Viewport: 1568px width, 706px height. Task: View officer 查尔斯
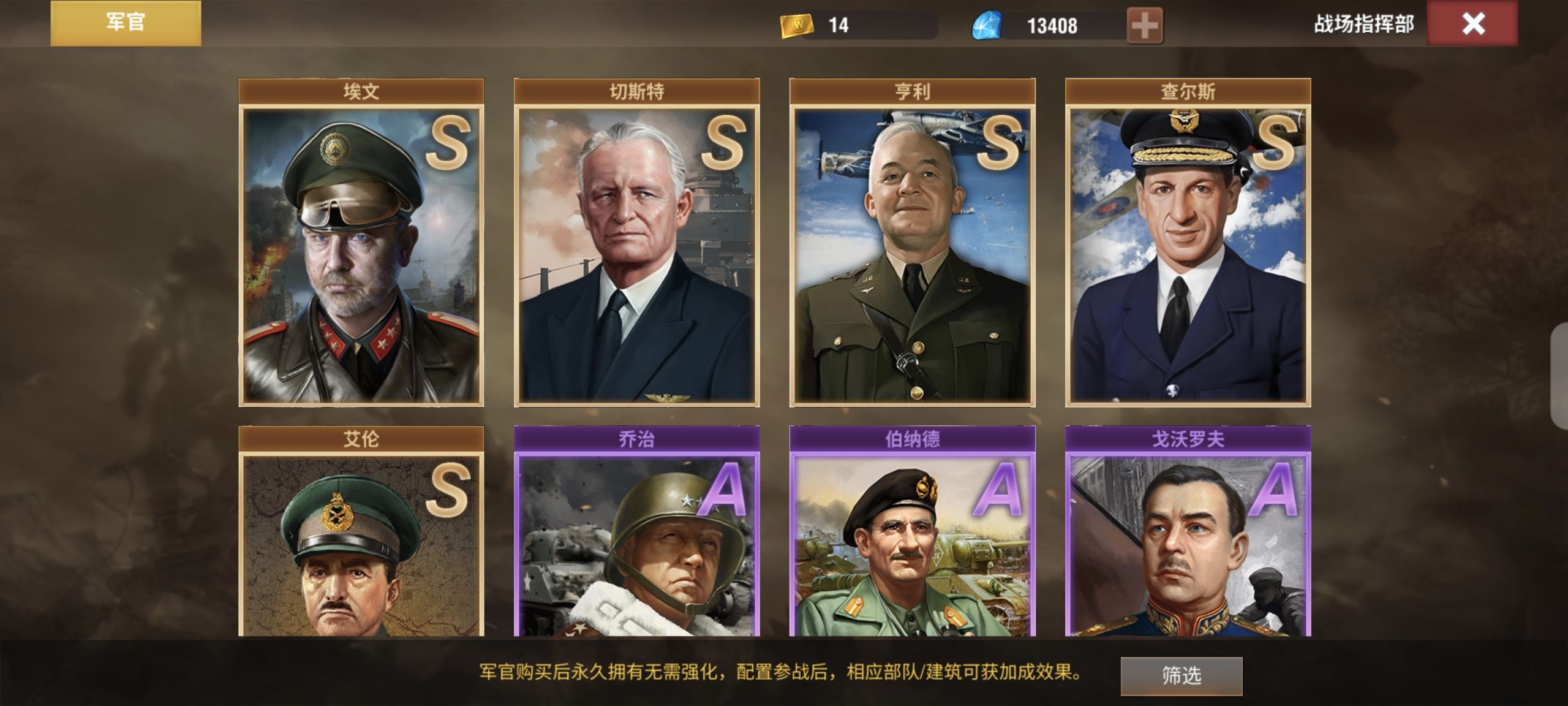point(1188,243)
